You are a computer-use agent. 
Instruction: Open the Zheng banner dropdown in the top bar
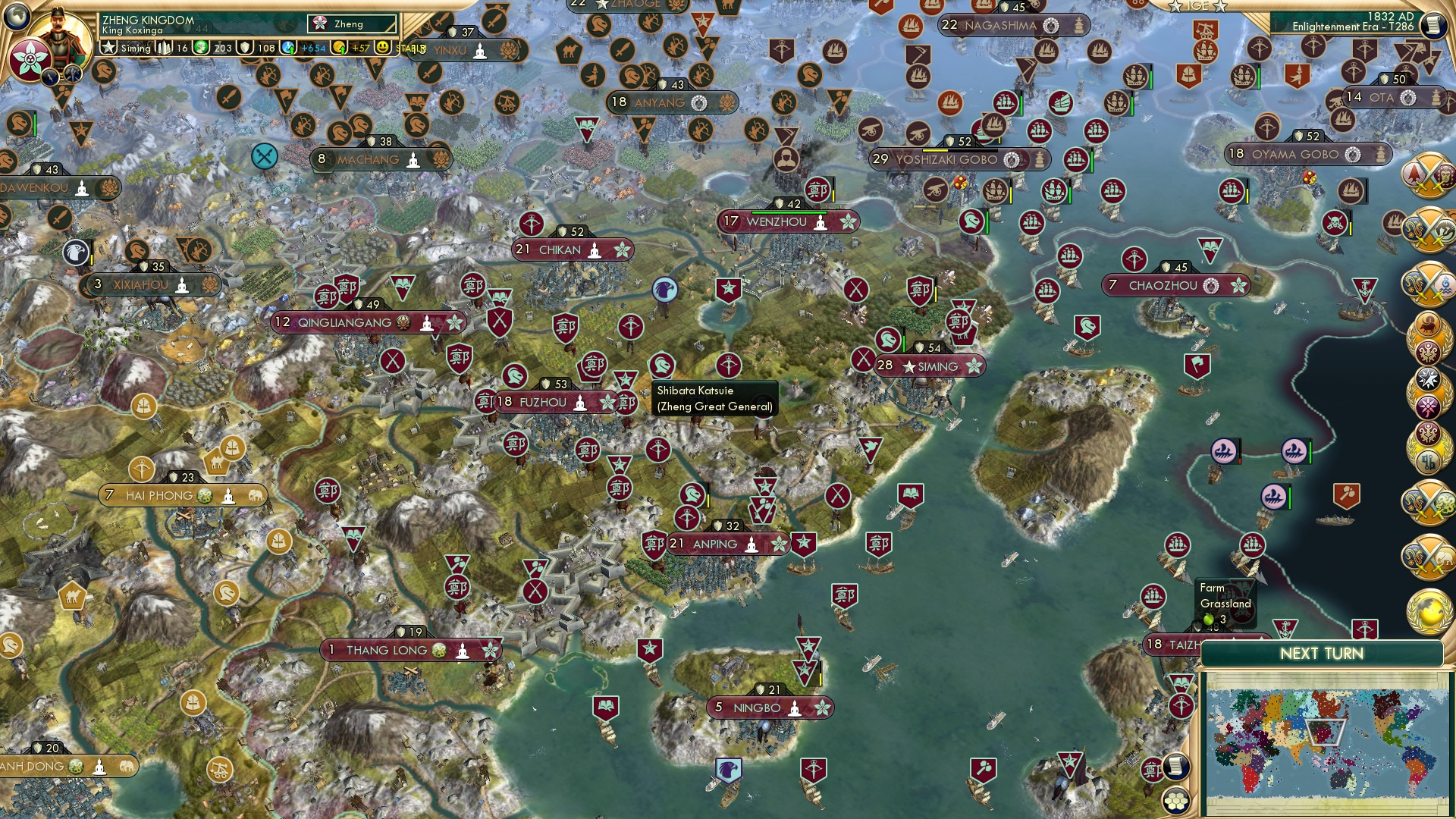tap(349, 24)
